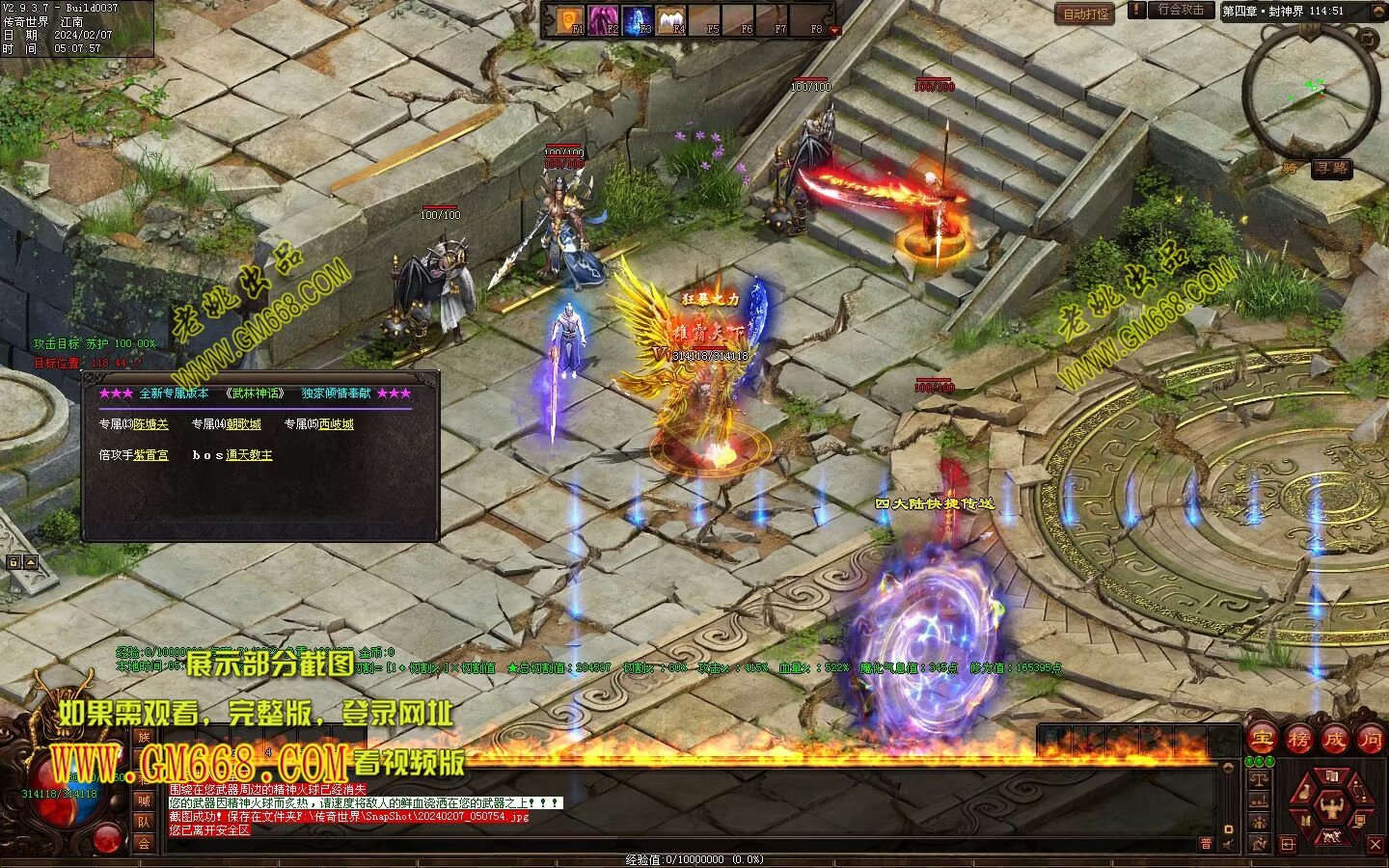Expand the skill bar red arrow
This screenshot has height=868, width=1389.
(x=835, y=31)
